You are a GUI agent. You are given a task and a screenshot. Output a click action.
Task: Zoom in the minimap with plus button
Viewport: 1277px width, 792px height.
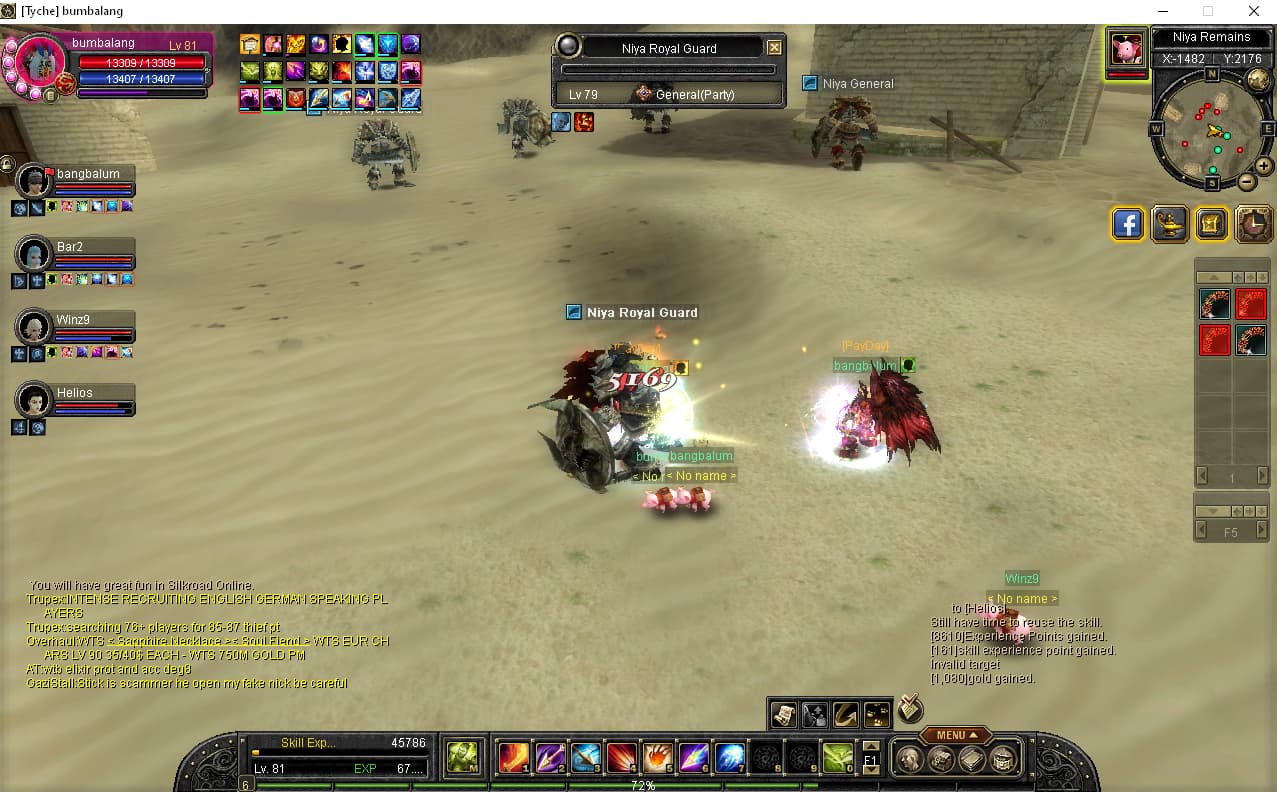(x=1264, y=166)
